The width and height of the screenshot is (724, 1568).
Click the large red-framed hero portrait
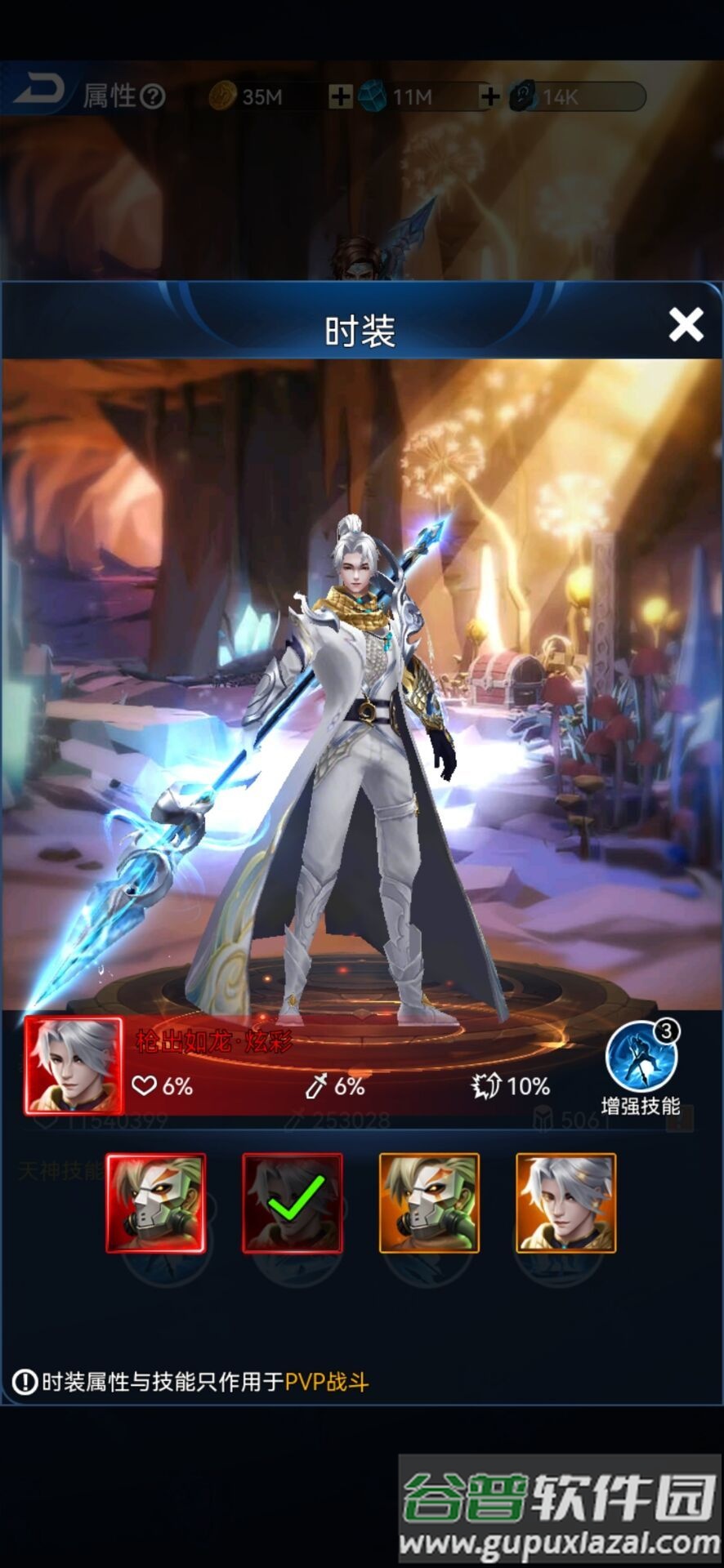tap(74, 1064)
